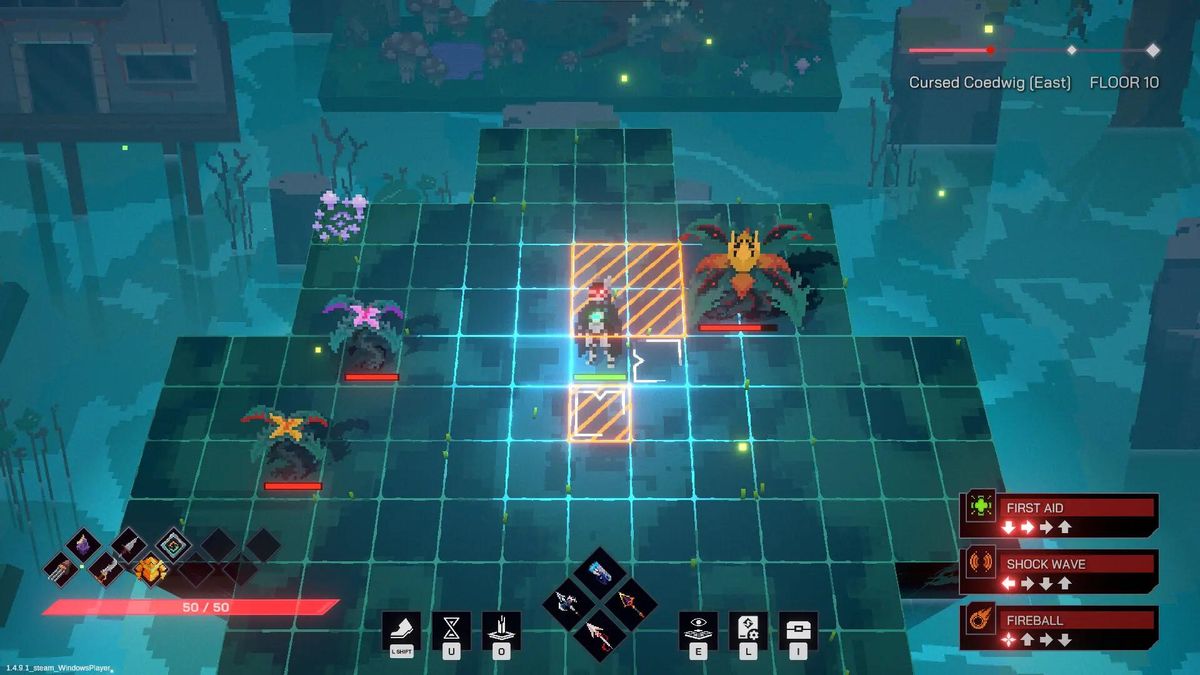The image size is (1200, 675).
Task: Select the blue gauntlet weapon slot
Action: (600, 572)
